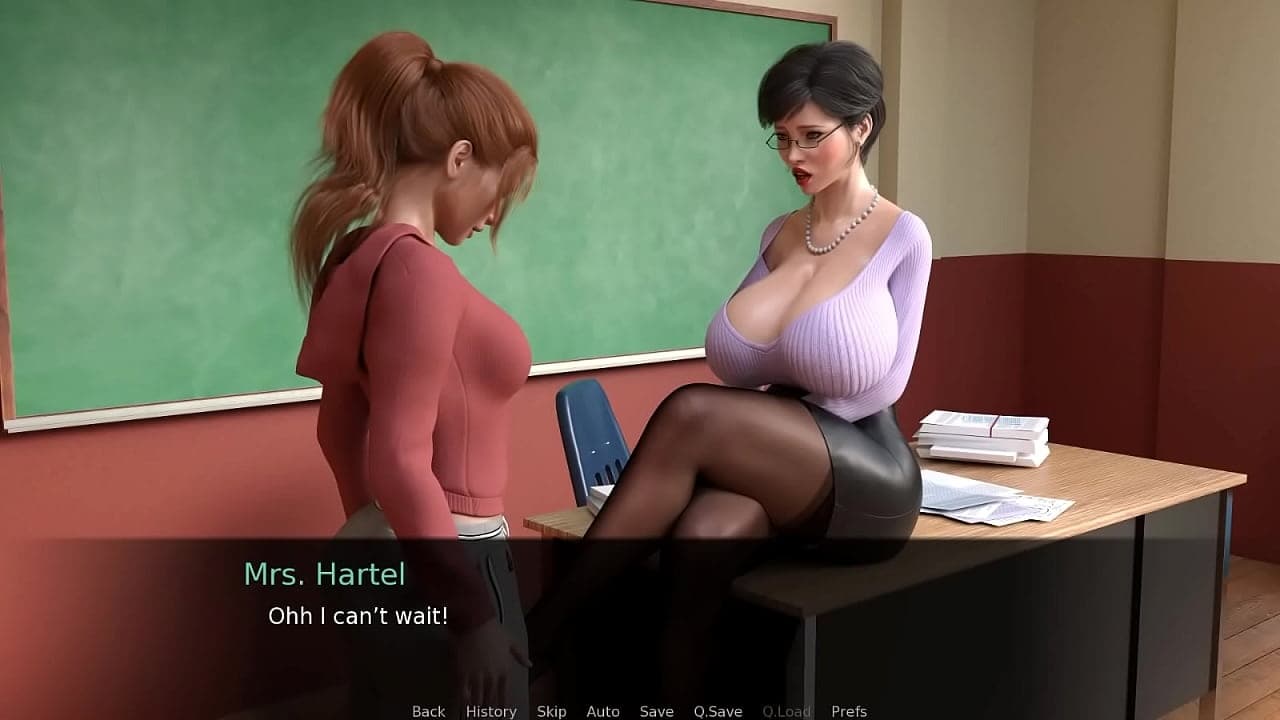Screen dimensions: 1280x720
Task: Toggle Auto mode for automatic text advance
Action: pyautogui.click(x=604, y=711)
